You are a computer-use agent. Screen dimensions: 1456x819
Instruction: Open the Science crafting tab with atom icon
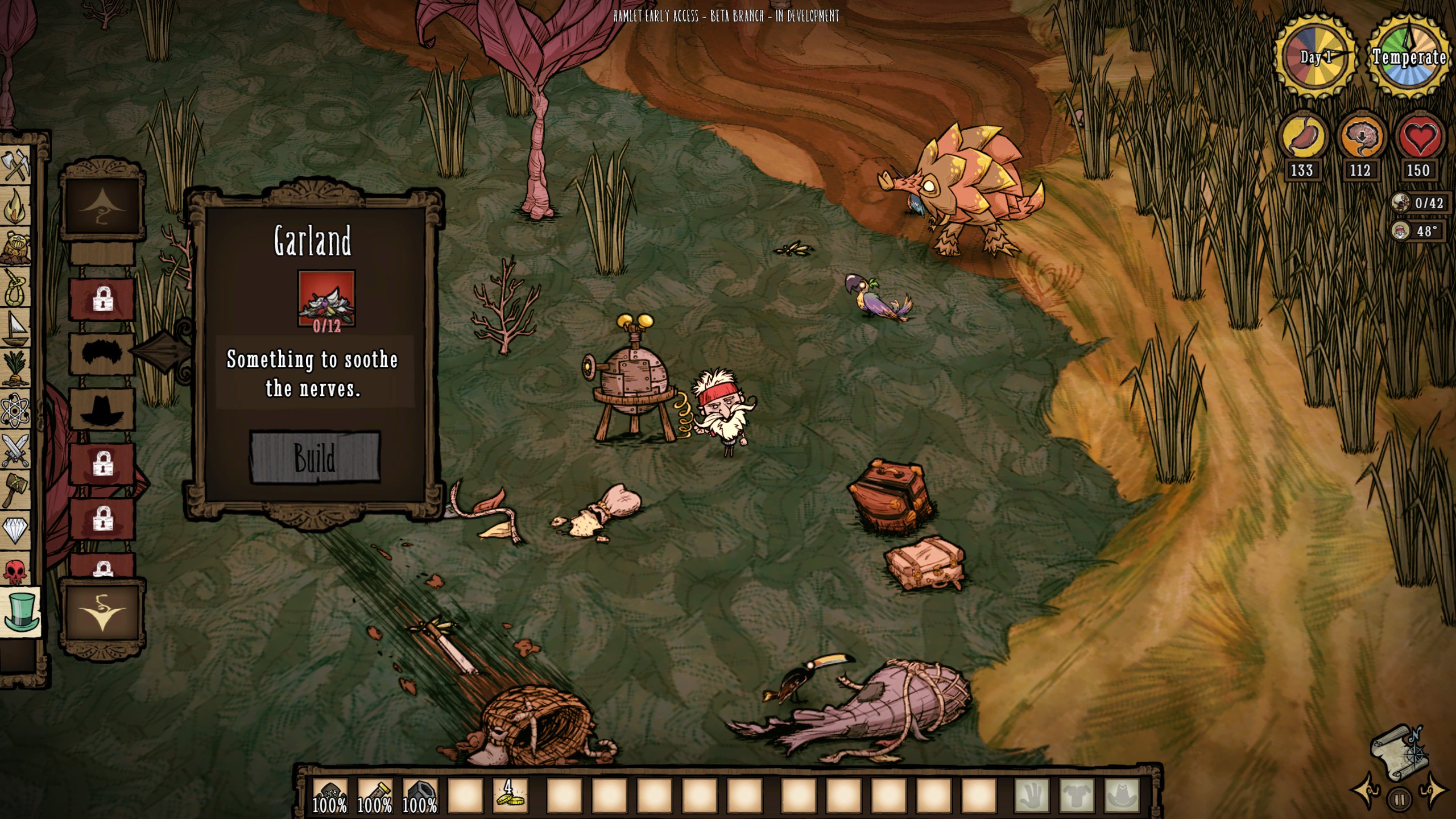pos(15,411)
